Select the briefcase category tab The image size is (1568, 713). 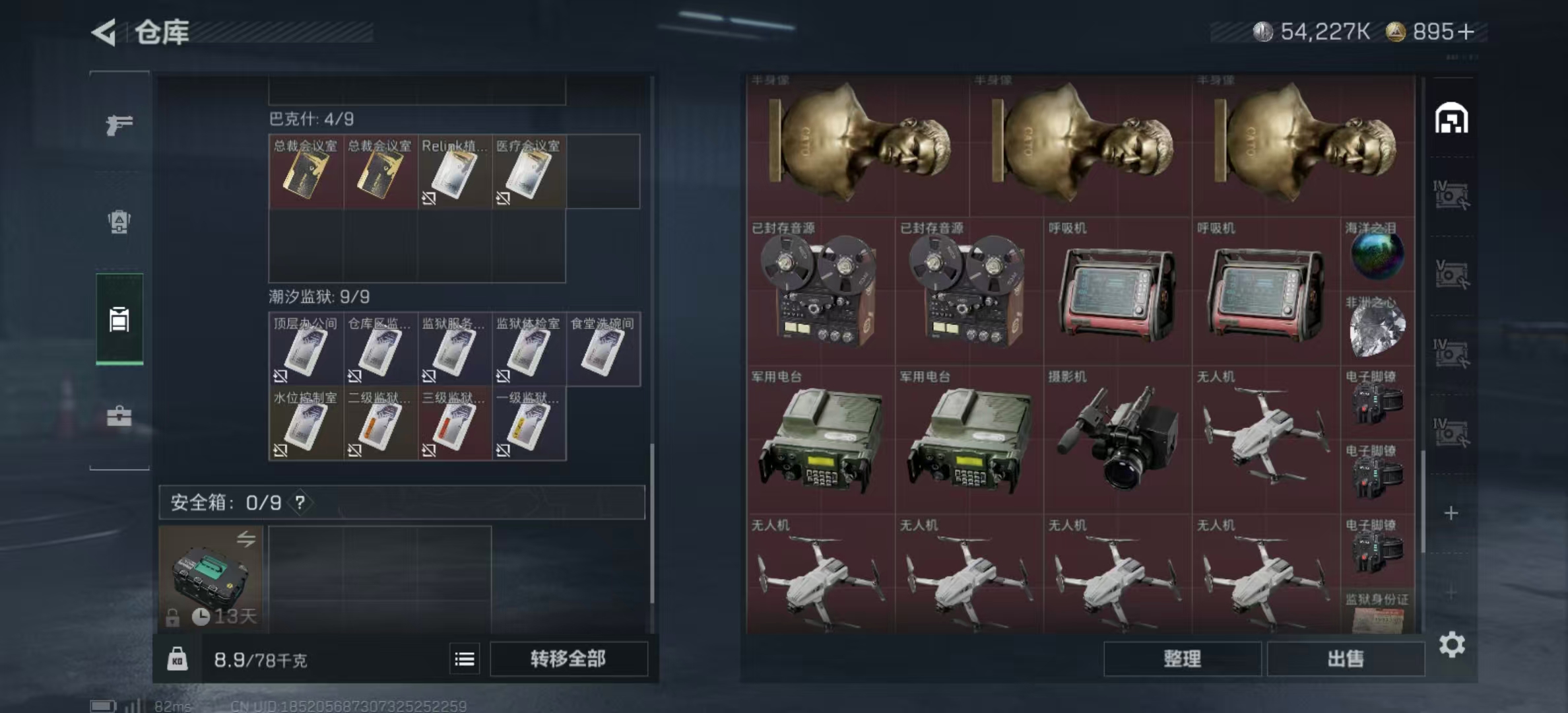point(119,416)
